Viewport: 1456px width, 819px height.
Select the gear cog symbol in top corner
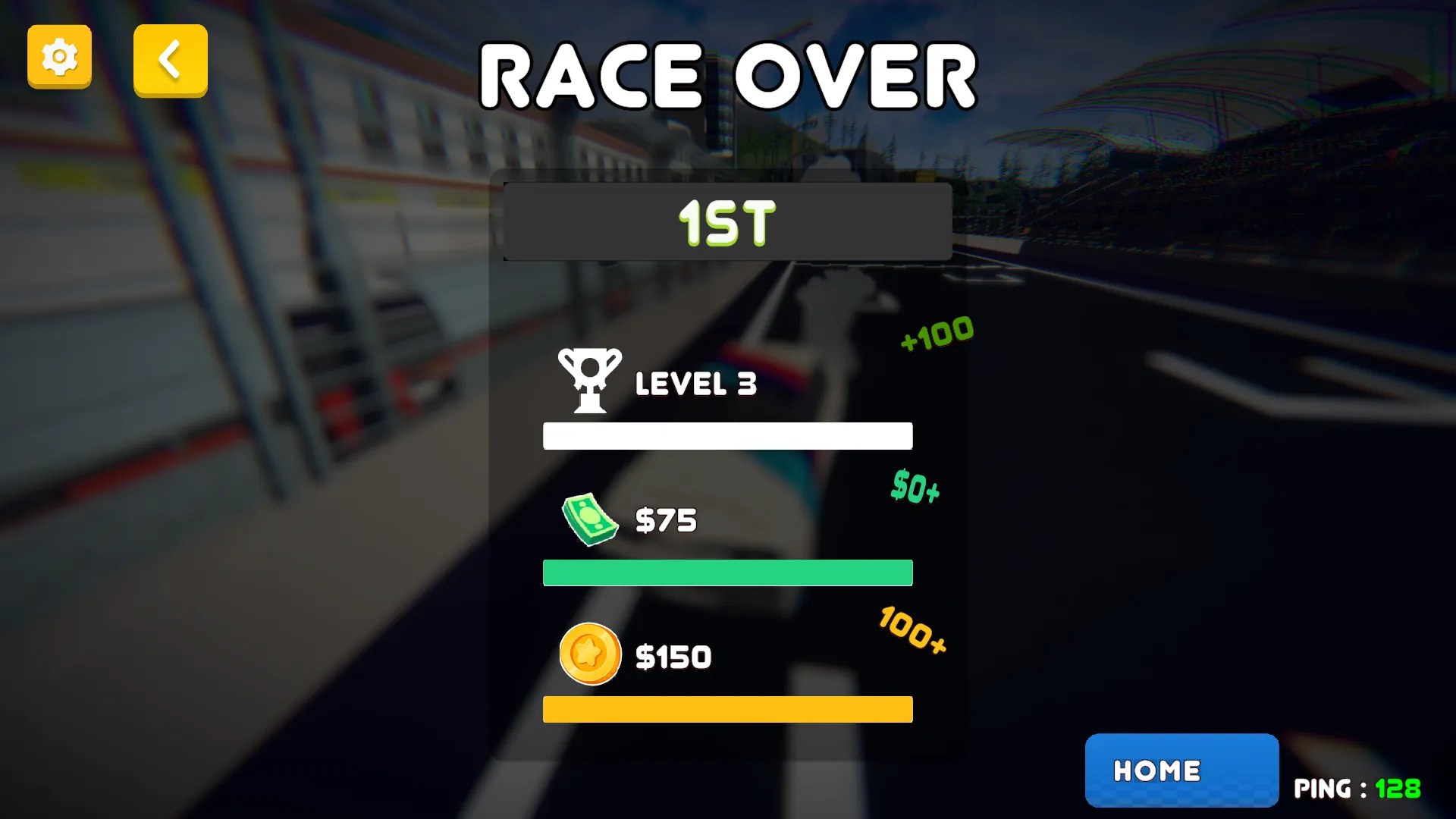[59, 57]
